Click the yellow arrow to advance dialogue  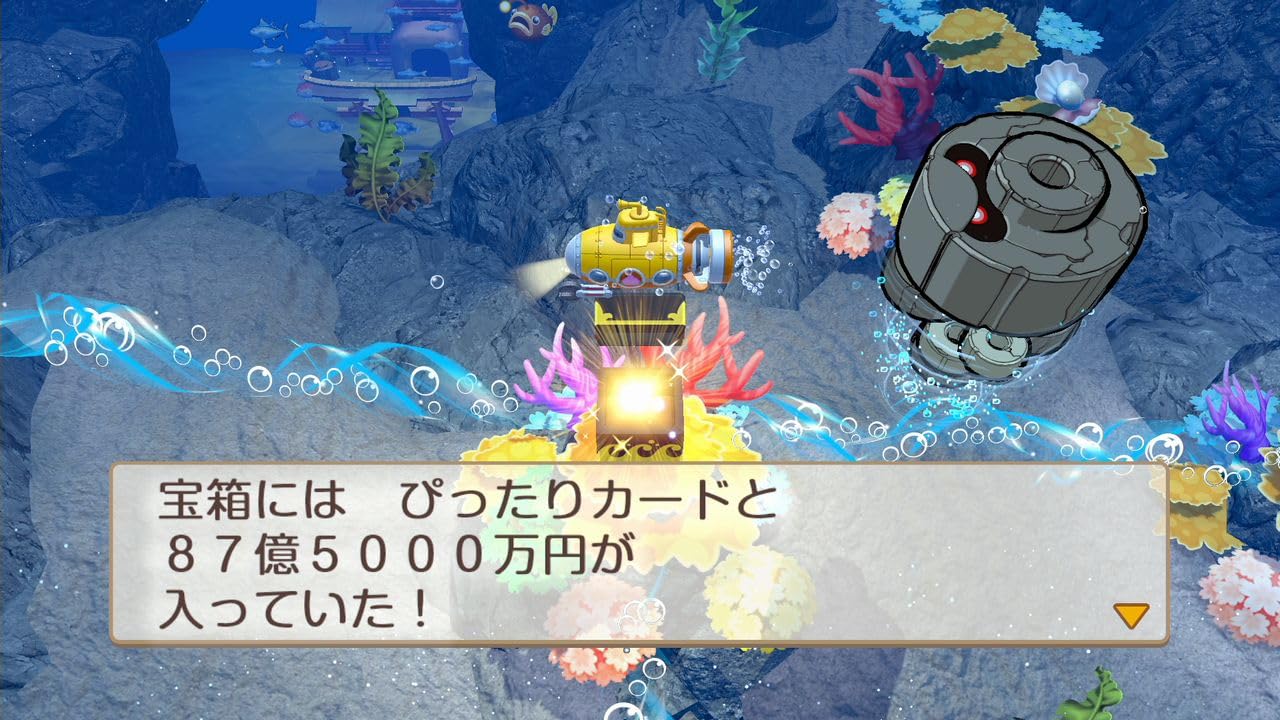[x=1131, y=616]
